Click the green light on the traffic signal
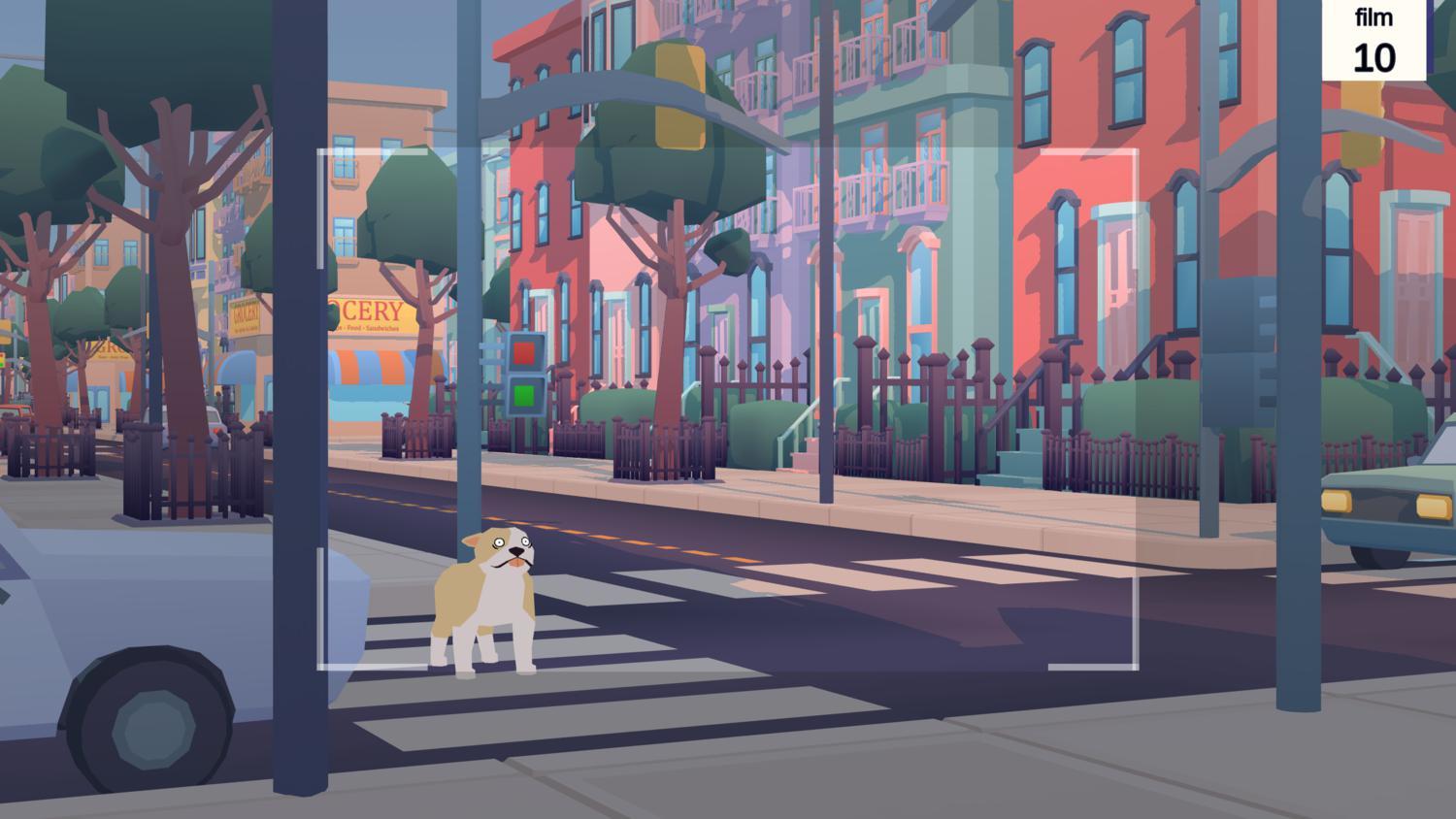The image size is (1456, 819). pyautogui.click(x=525, y=395)
